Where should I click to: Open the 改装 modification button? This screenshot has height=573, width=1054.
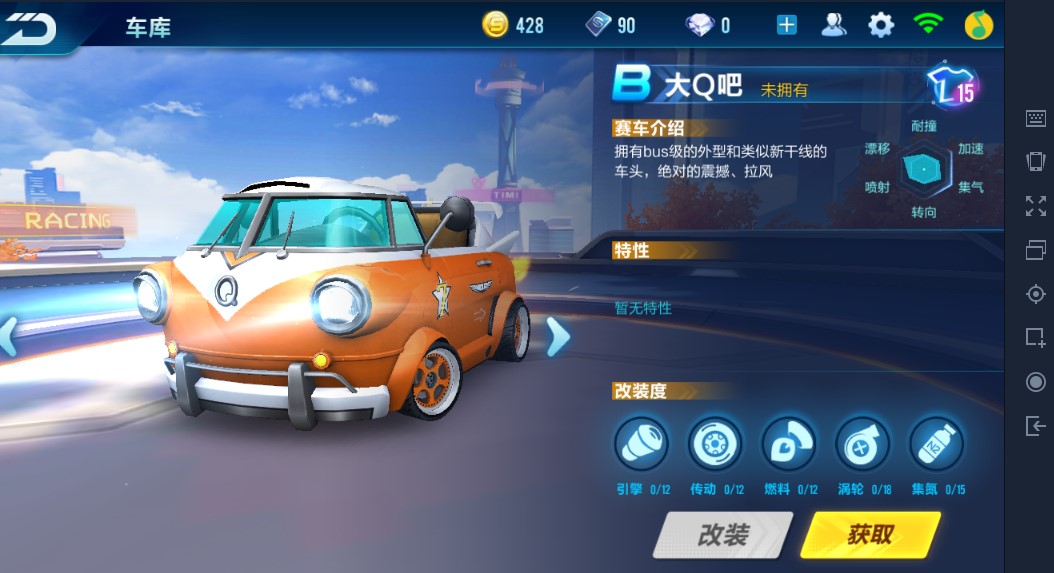click(x=722, y=534)
